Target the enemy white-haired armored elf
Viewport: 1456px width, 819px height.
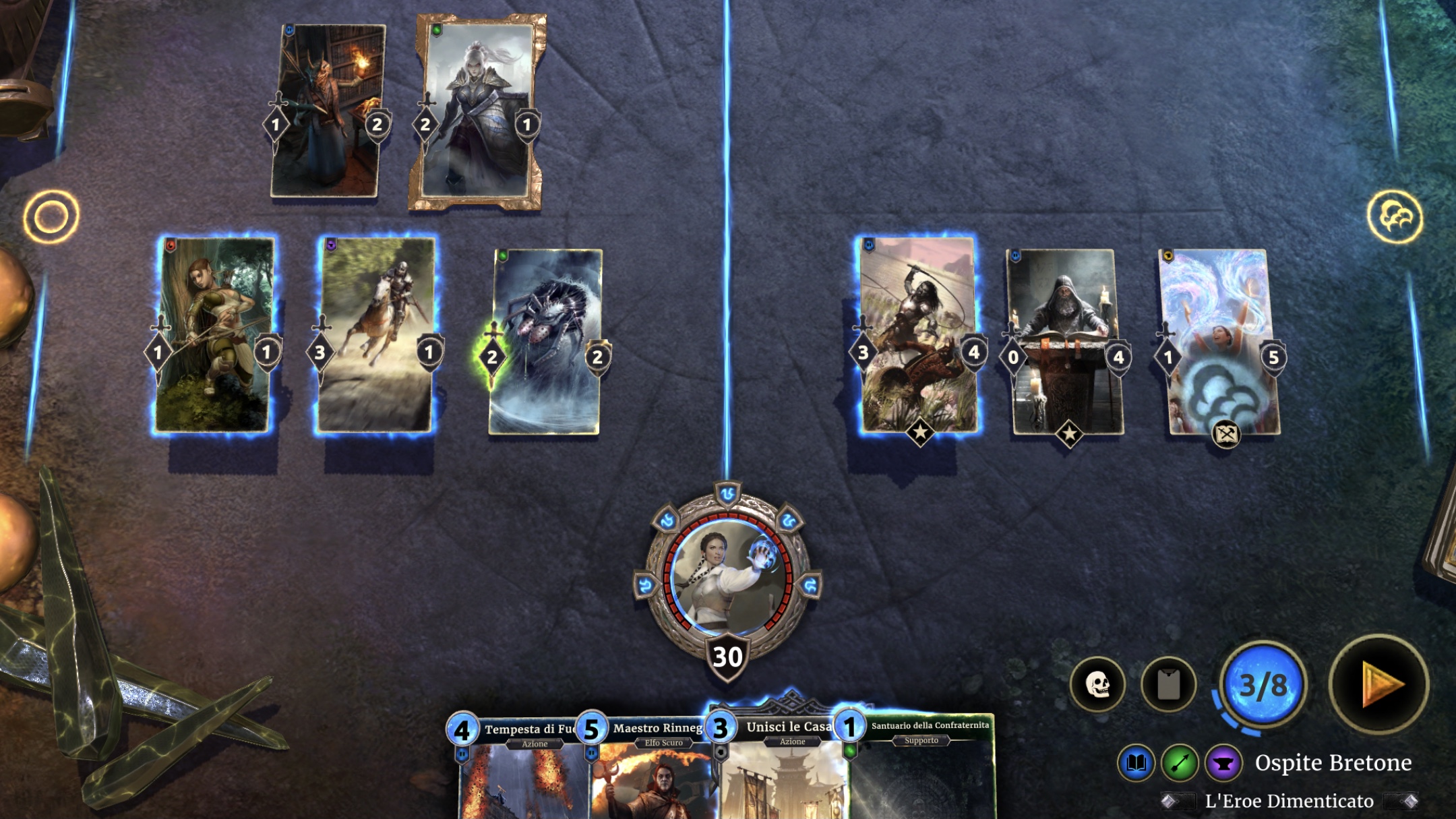(477, 111)
